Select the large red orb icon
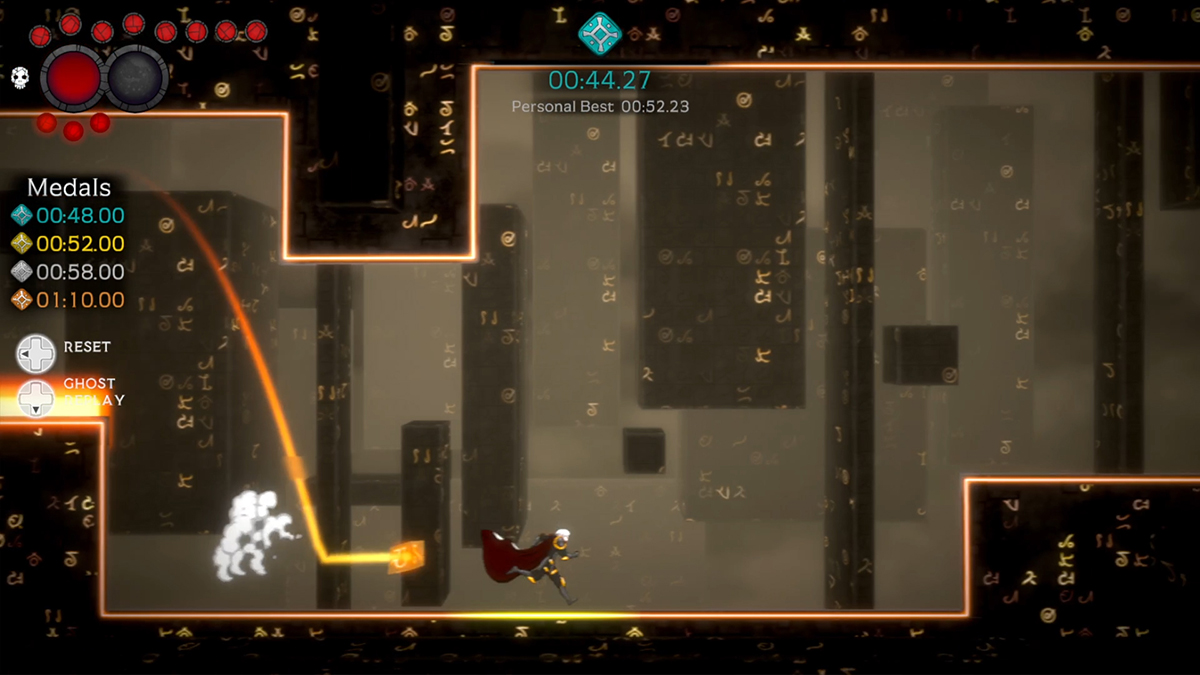Screen dimensions: 1200x675 72,78
